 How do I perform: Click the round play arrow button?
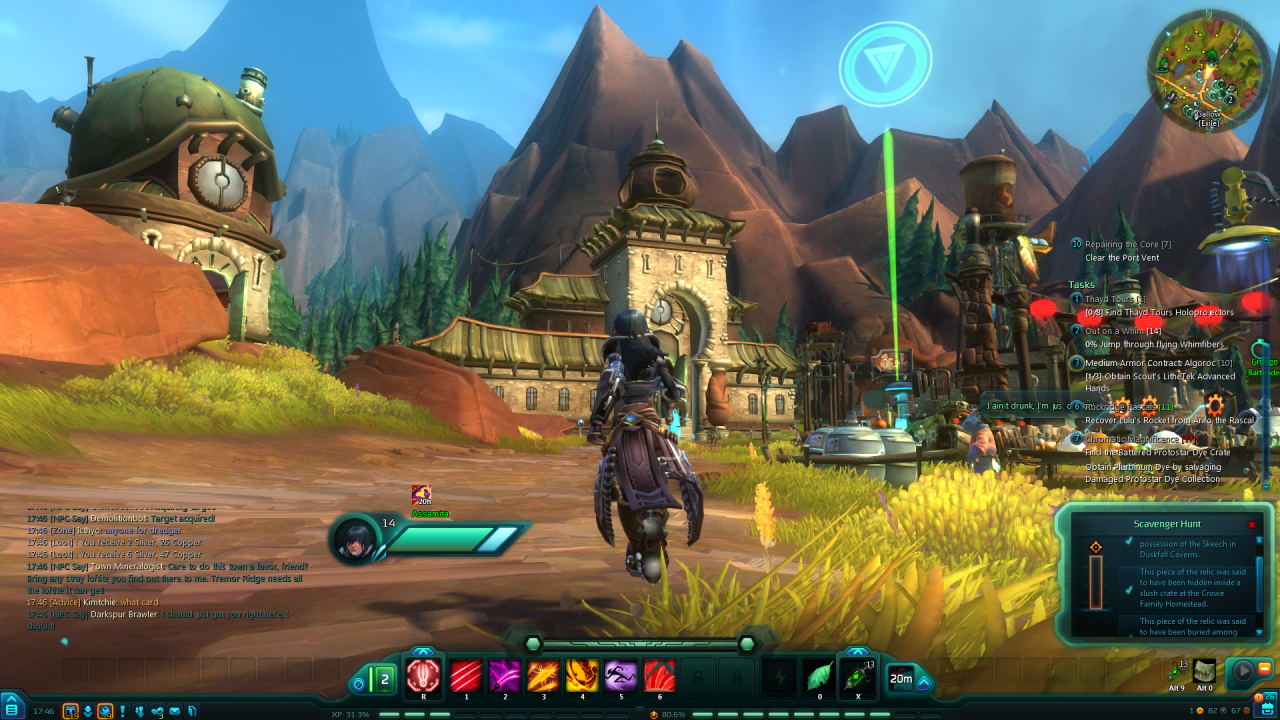click(x=1242, y=670)
